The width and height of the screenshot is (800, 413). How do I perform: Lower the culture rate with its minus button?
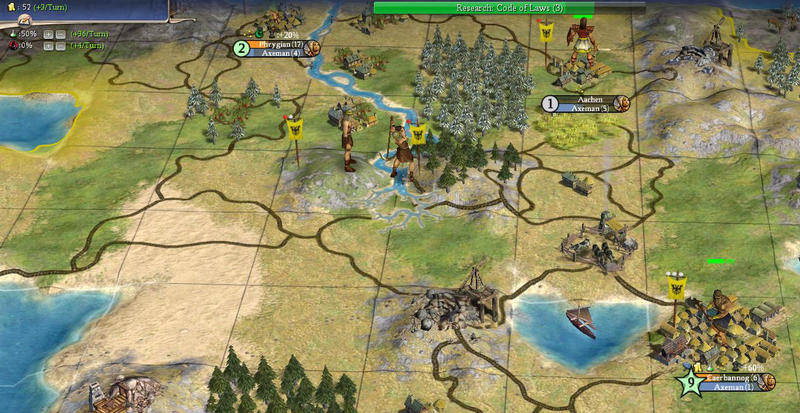point(60,45)
